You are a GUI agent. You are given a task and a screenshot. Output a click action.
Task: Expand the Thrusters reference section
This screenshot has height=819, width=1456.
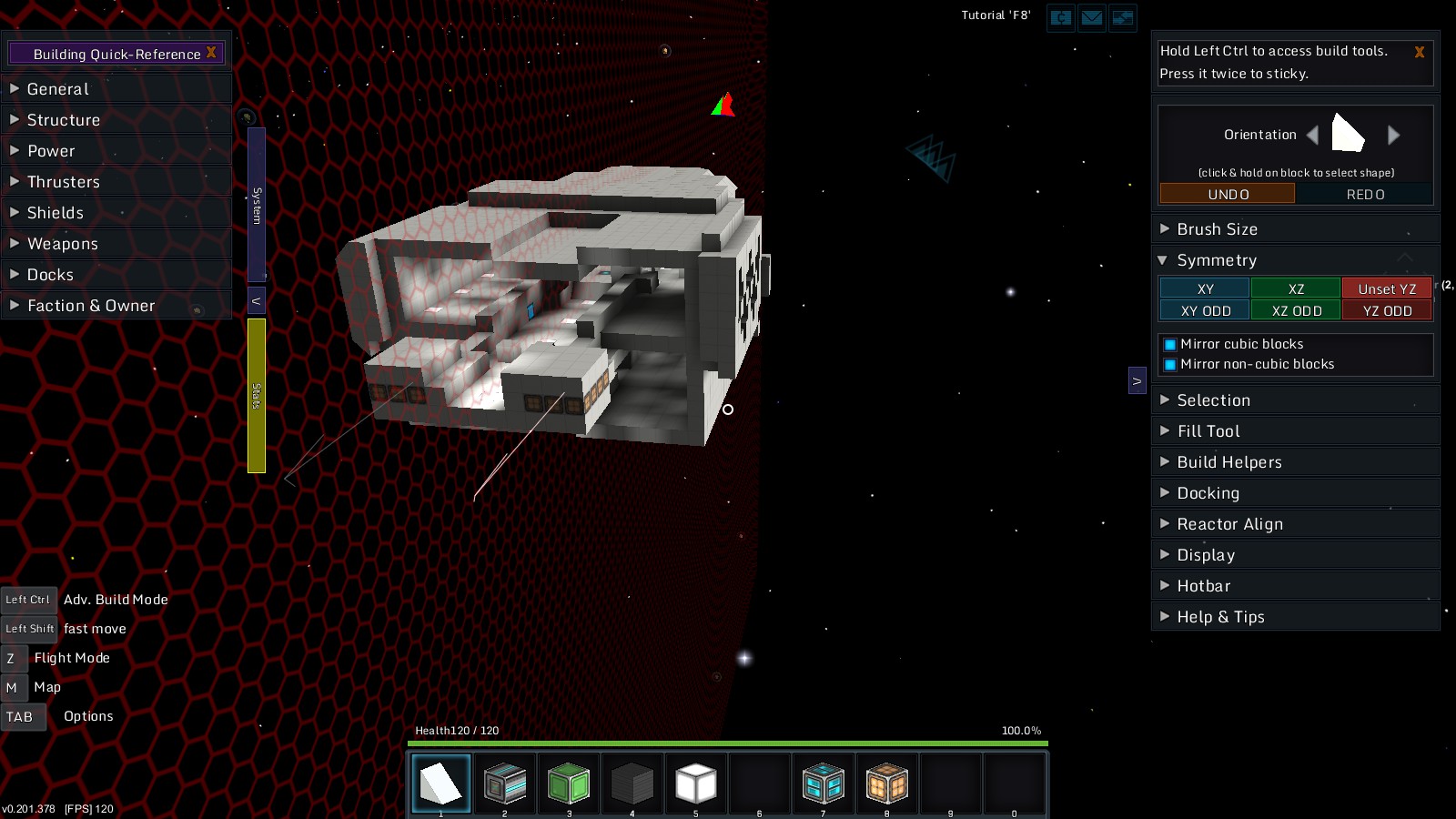(x=63, y=182)
